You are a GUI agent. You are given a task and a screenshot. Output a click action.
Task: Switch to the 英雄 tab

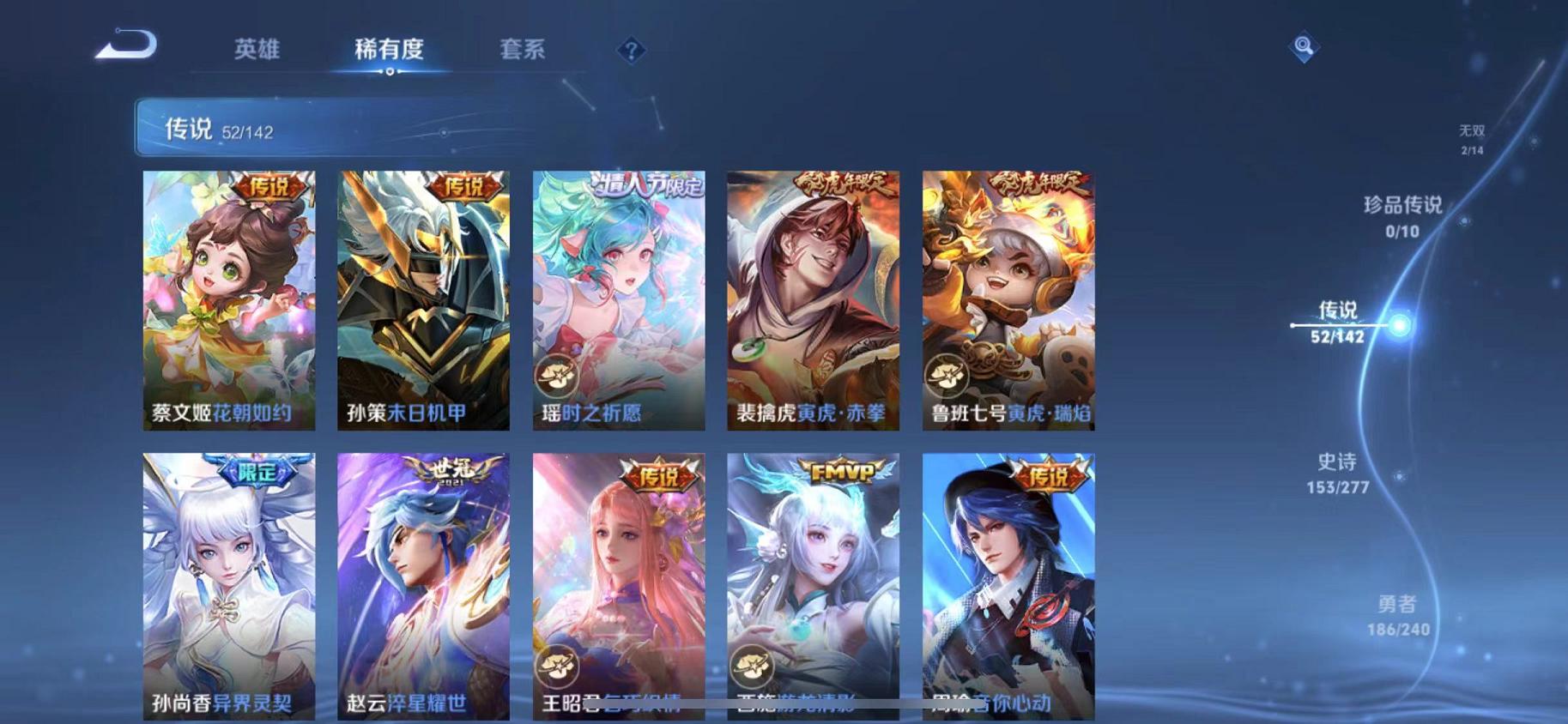click(259, 50)
